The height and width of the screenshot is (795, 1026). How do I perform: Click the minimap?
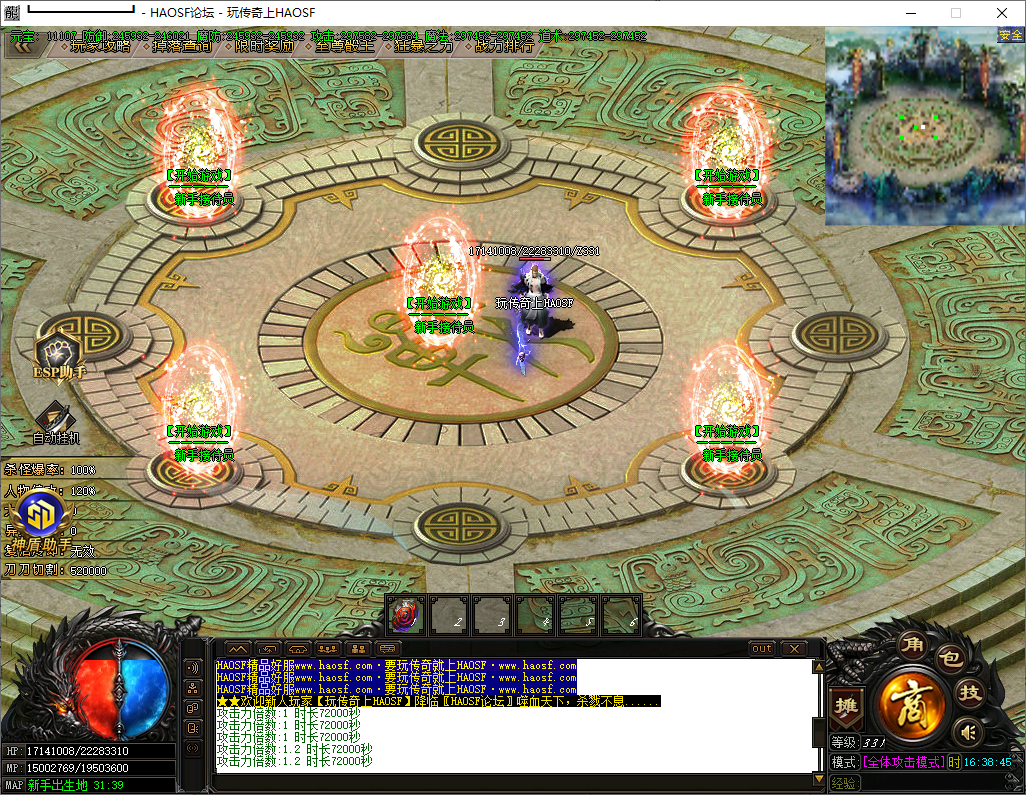923,126
